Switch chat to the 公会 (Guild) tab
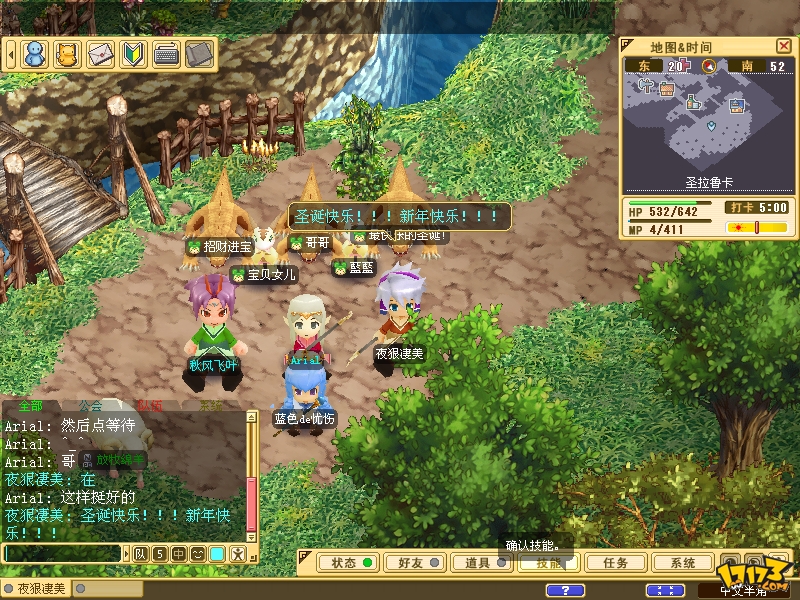 [91, 406]
